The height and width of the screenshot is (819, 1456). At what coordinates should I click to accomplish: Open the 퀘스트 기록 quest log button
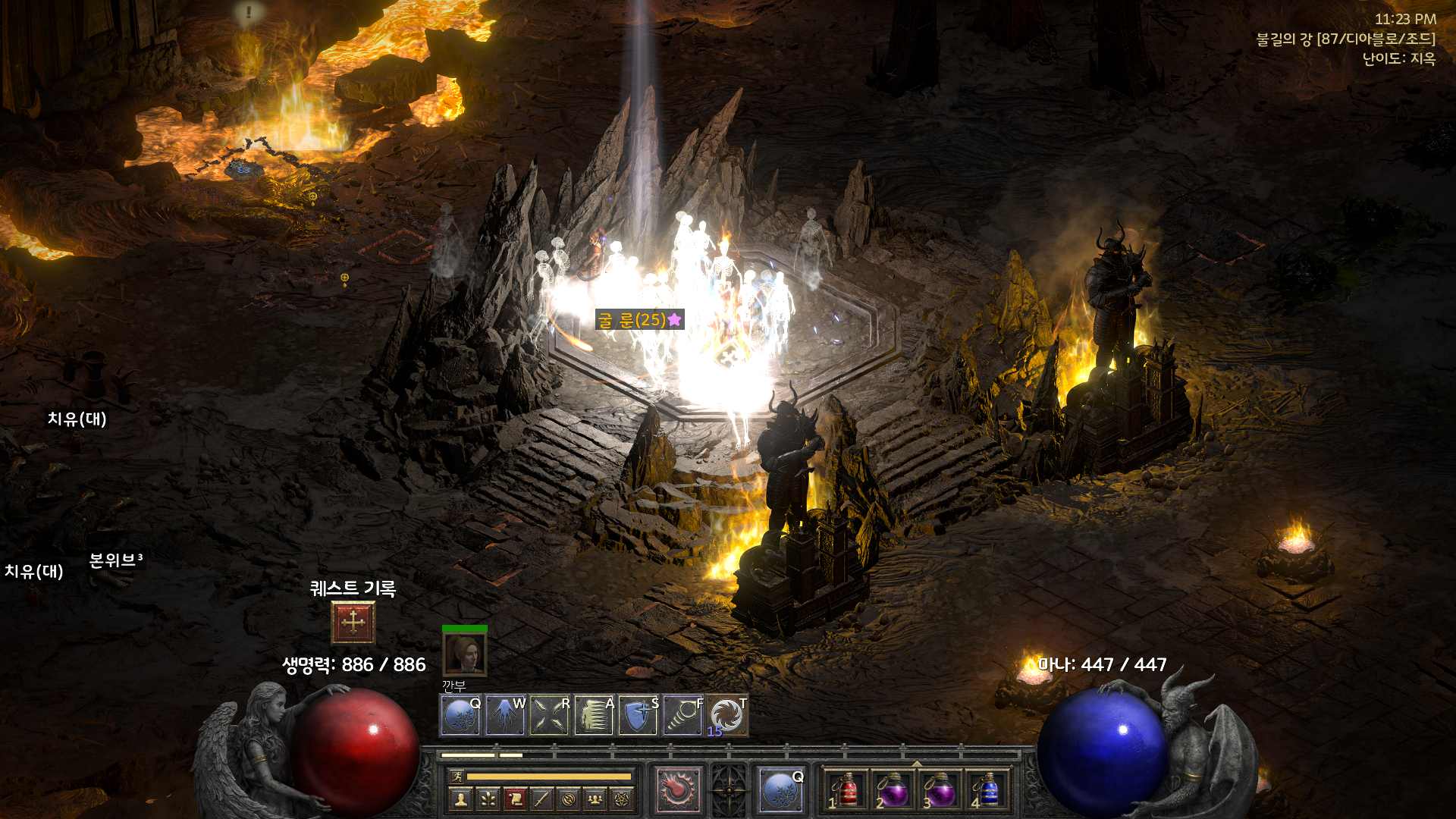353,623
